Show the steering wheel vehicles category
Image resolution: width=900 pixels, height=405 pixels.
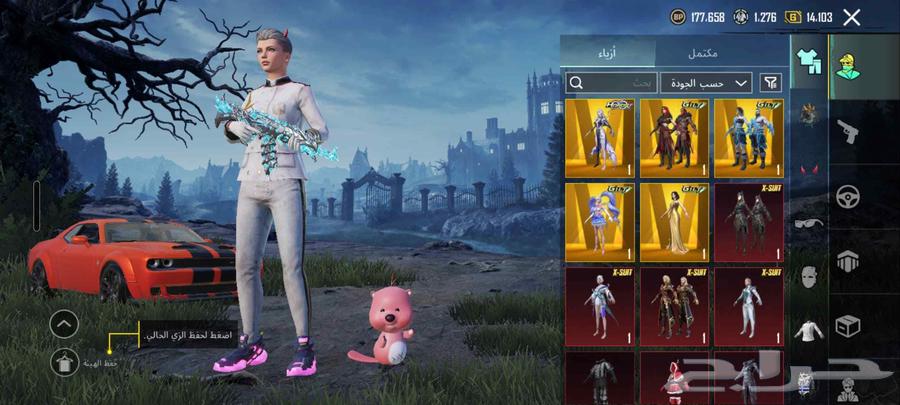849,195
